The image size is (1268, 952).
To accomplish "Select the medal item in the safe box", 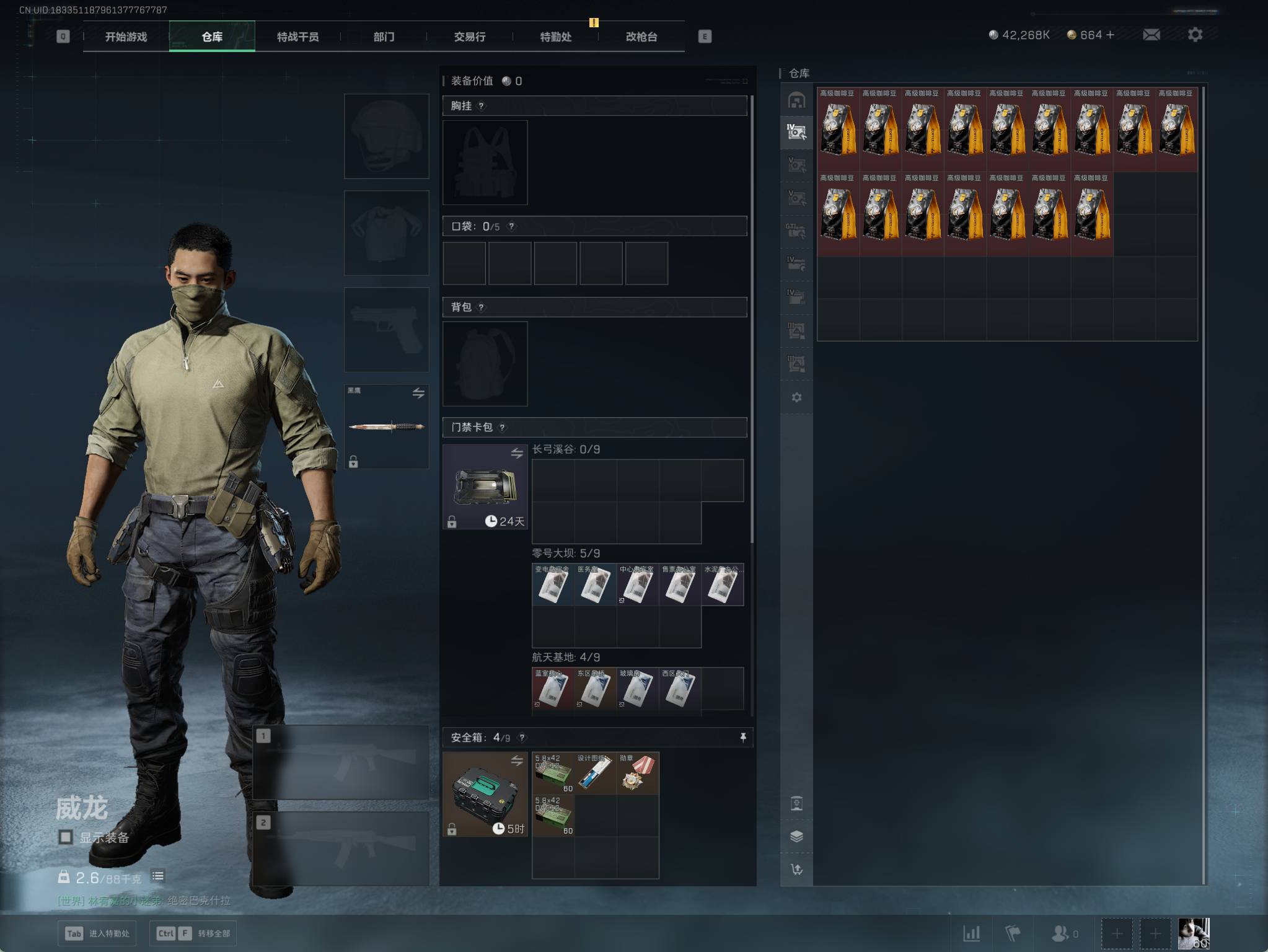I will pyautogui.click(x=638, y=773).
